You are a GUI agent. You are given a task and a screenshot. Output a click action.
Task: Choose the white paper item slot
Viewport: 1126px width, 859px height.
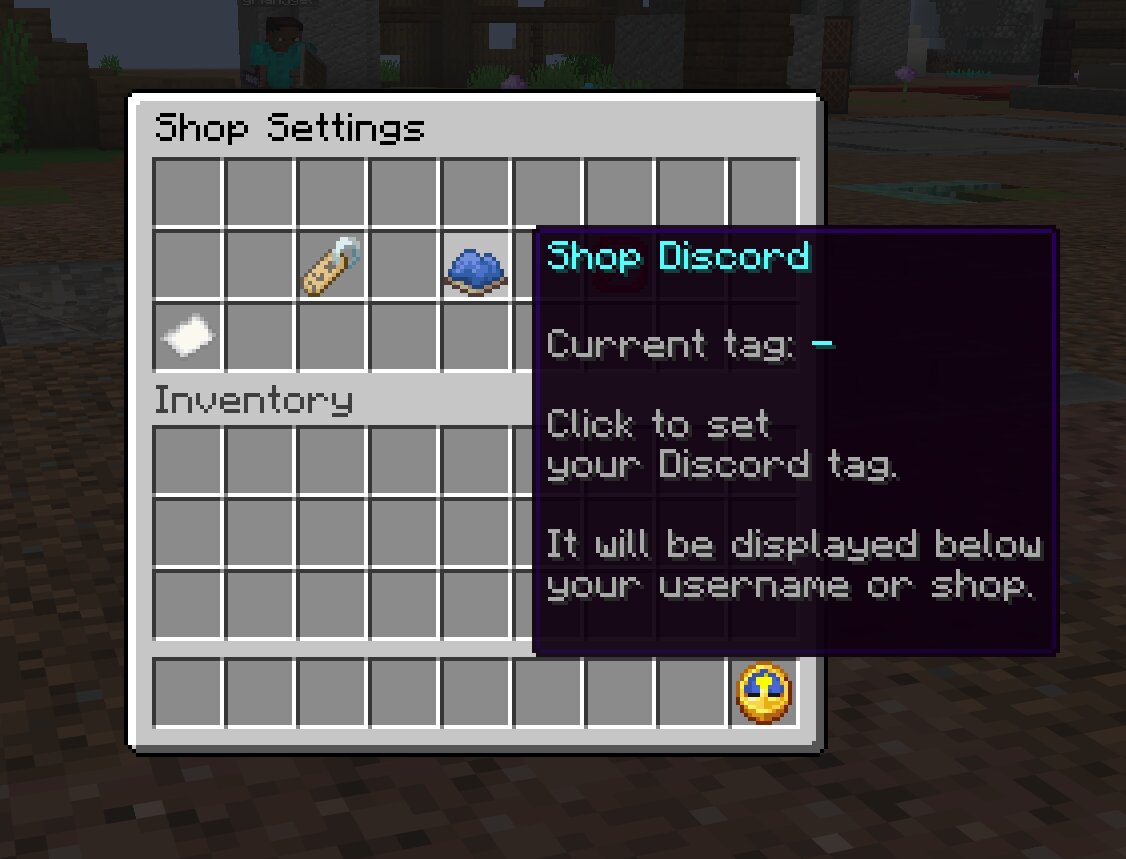coord(188,336)
